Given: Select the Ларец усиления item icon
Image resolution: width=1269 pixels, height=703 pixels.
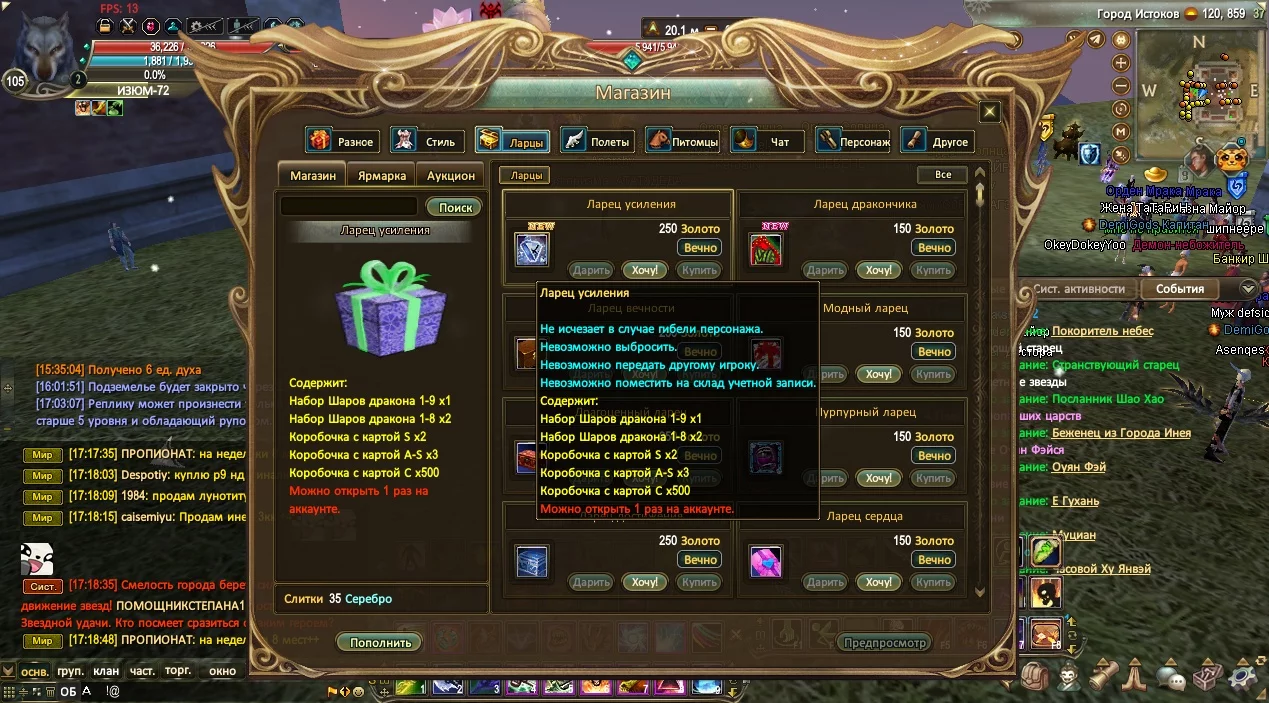Looking at the screenshot, I should 532,249.
